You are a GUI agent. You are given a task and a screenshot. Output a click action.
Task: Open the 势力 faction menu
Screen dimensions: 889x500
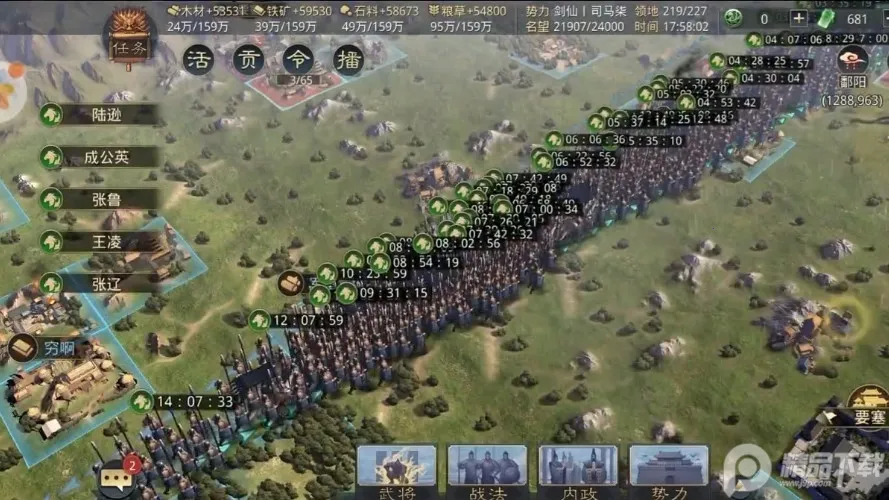pos(669,470)
